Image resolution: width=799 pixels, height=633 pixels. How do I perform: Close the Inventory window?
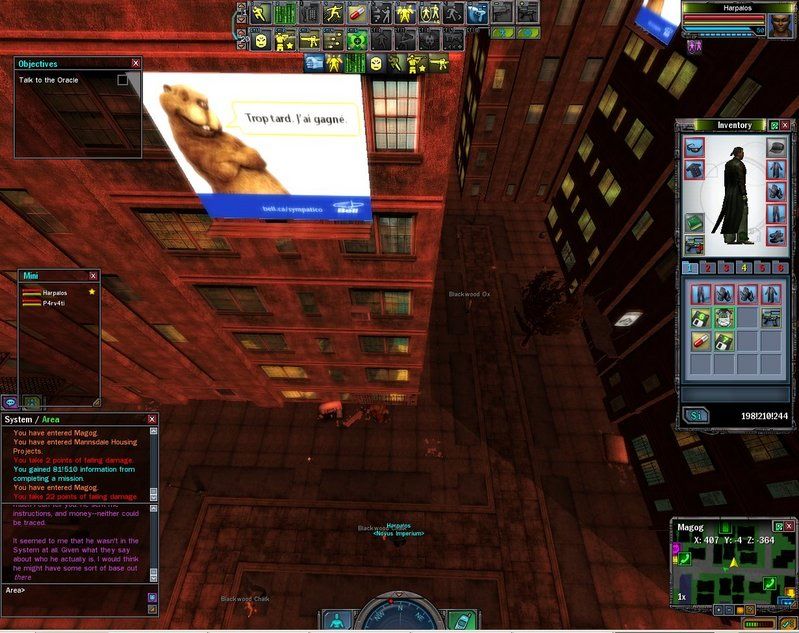[x=786, y=125]
